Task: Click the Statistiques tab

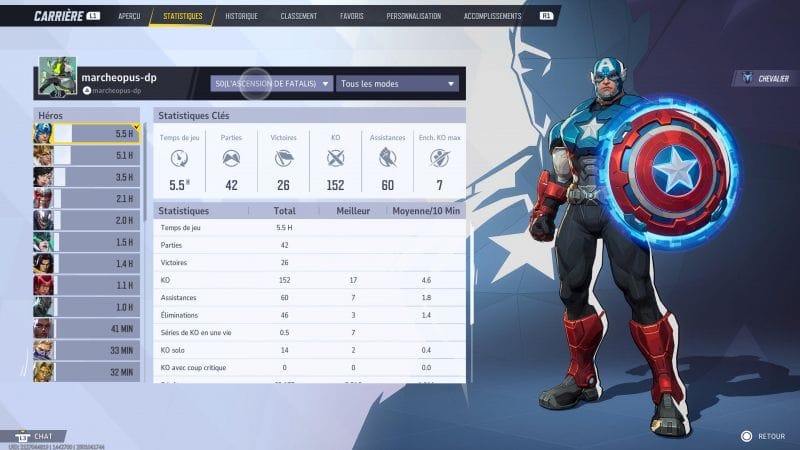Action: click(x=181, y=16)
